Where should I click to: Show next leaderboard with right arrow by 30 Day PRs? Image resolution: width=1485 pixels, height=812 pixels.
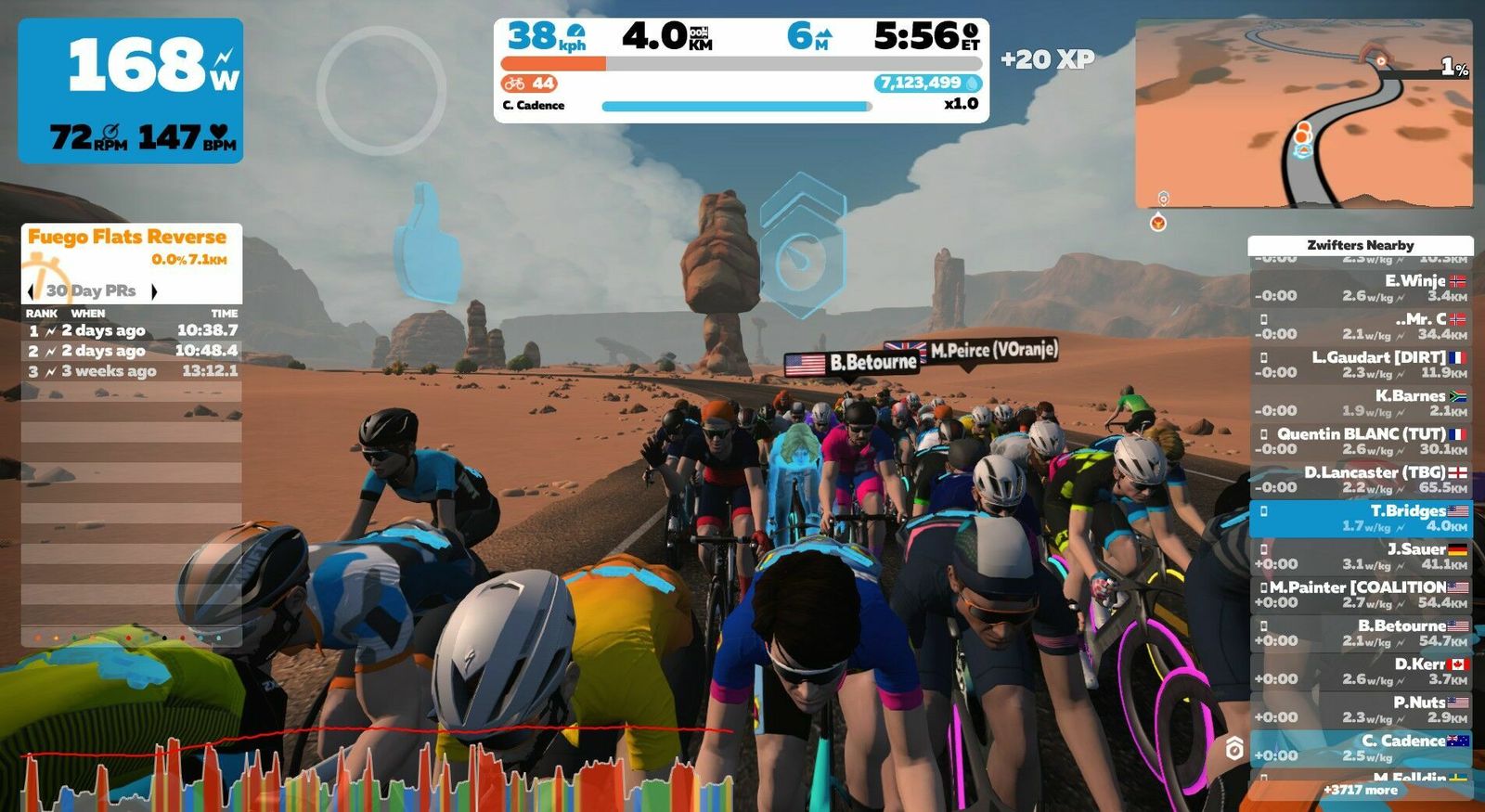(x=154, y=291)
